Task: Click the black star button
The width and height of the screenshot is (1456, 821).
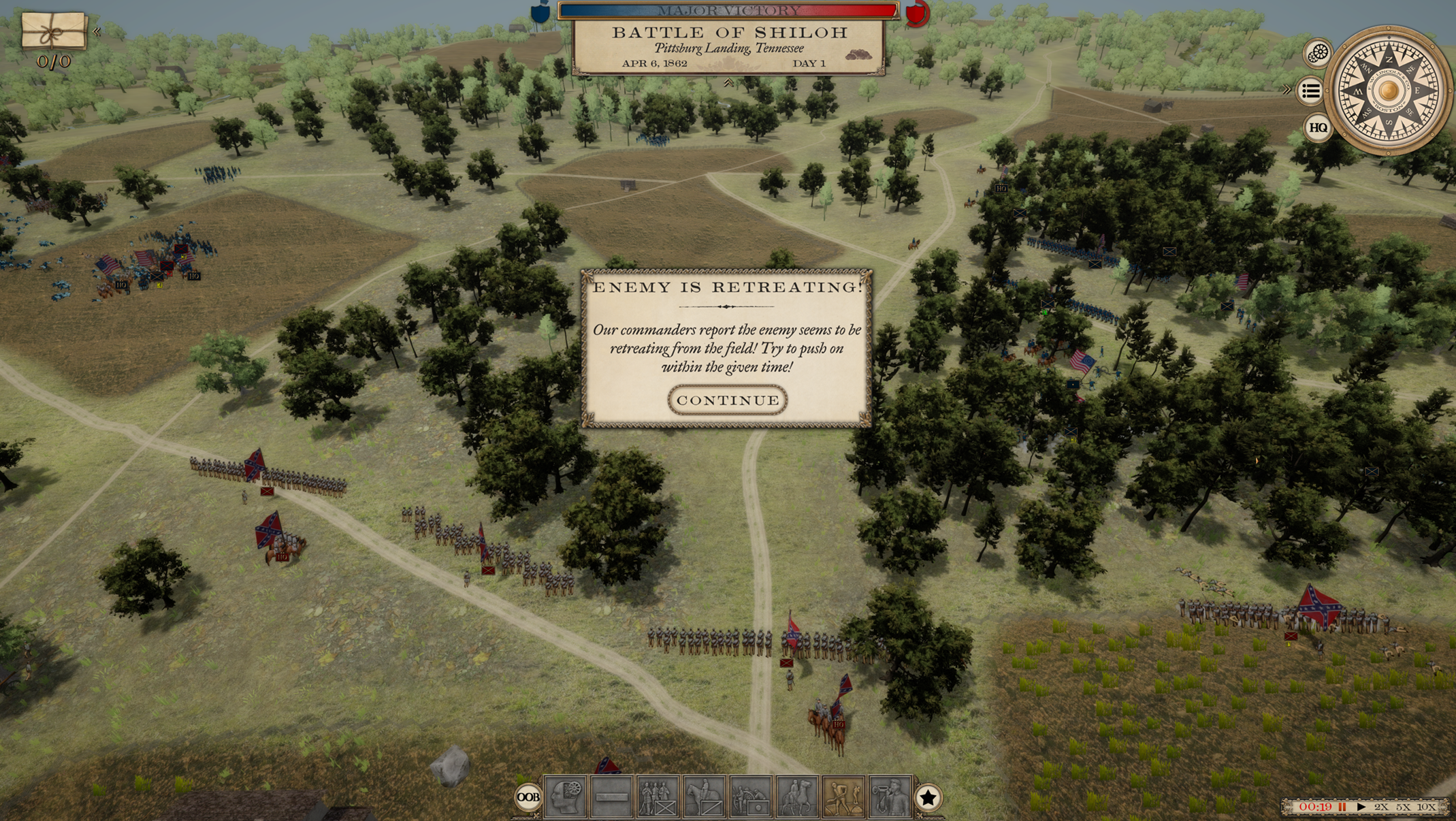Action: (928, 798)
